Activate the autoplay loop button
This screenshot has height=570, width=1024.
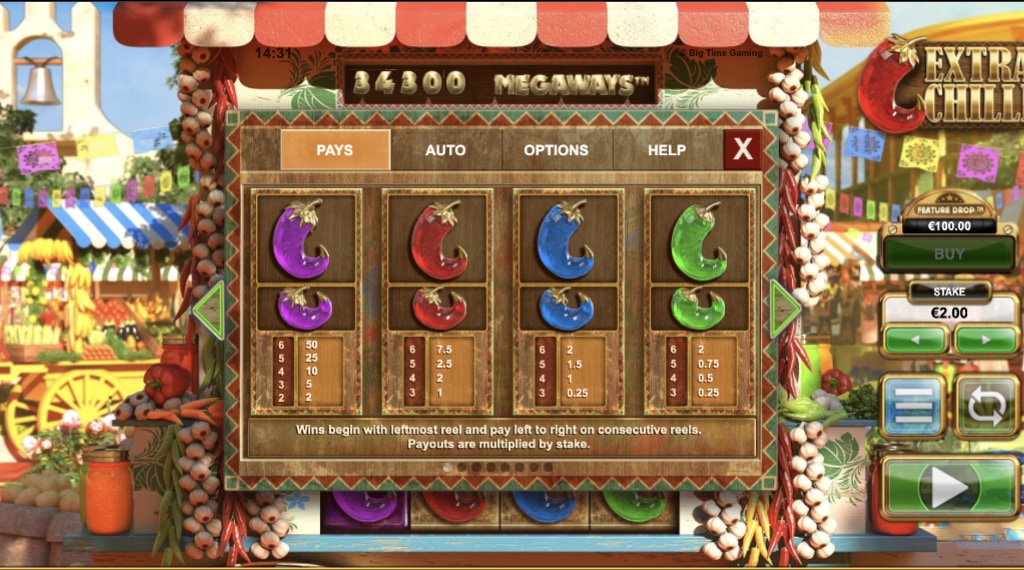(986, 406)
